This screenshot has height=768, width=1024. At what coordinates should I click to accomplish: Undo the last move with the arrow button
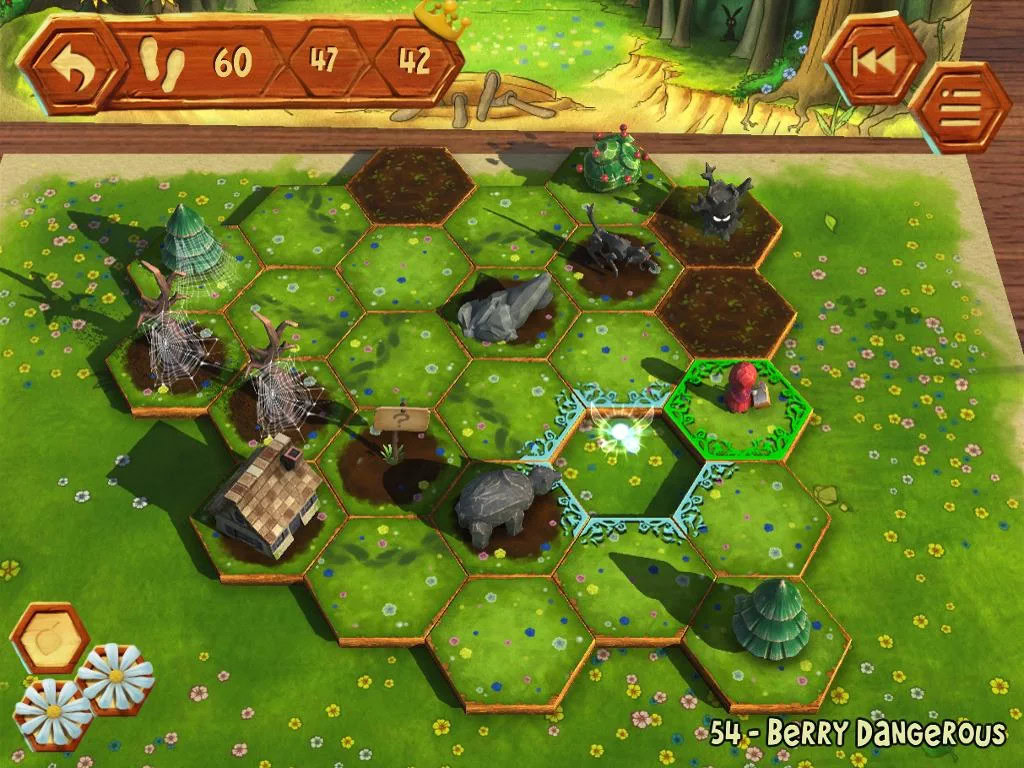point(69,65)
